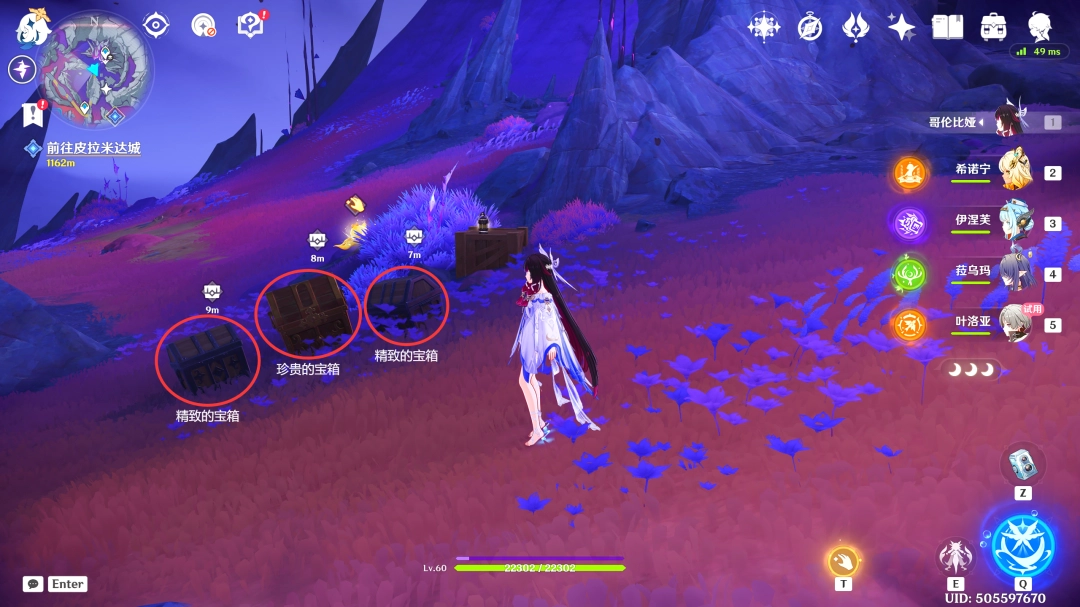Open the events star-compass icon
This screenshot has width=1080, height=607.
pyautogui.click(x=764, y=27)
